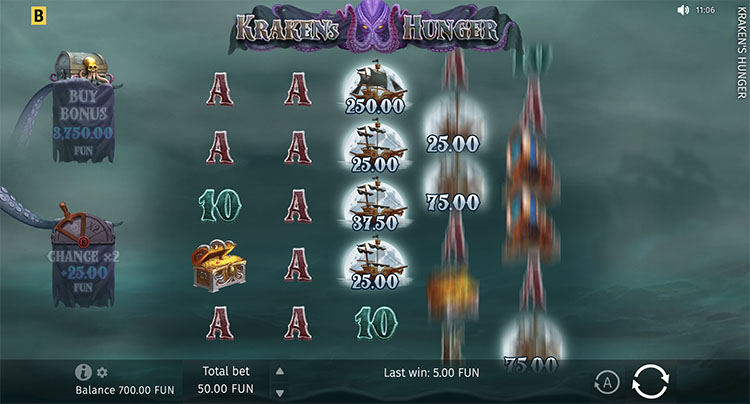Increase the total bet amount
Viewport: 750px width, 404px height.
279,371
